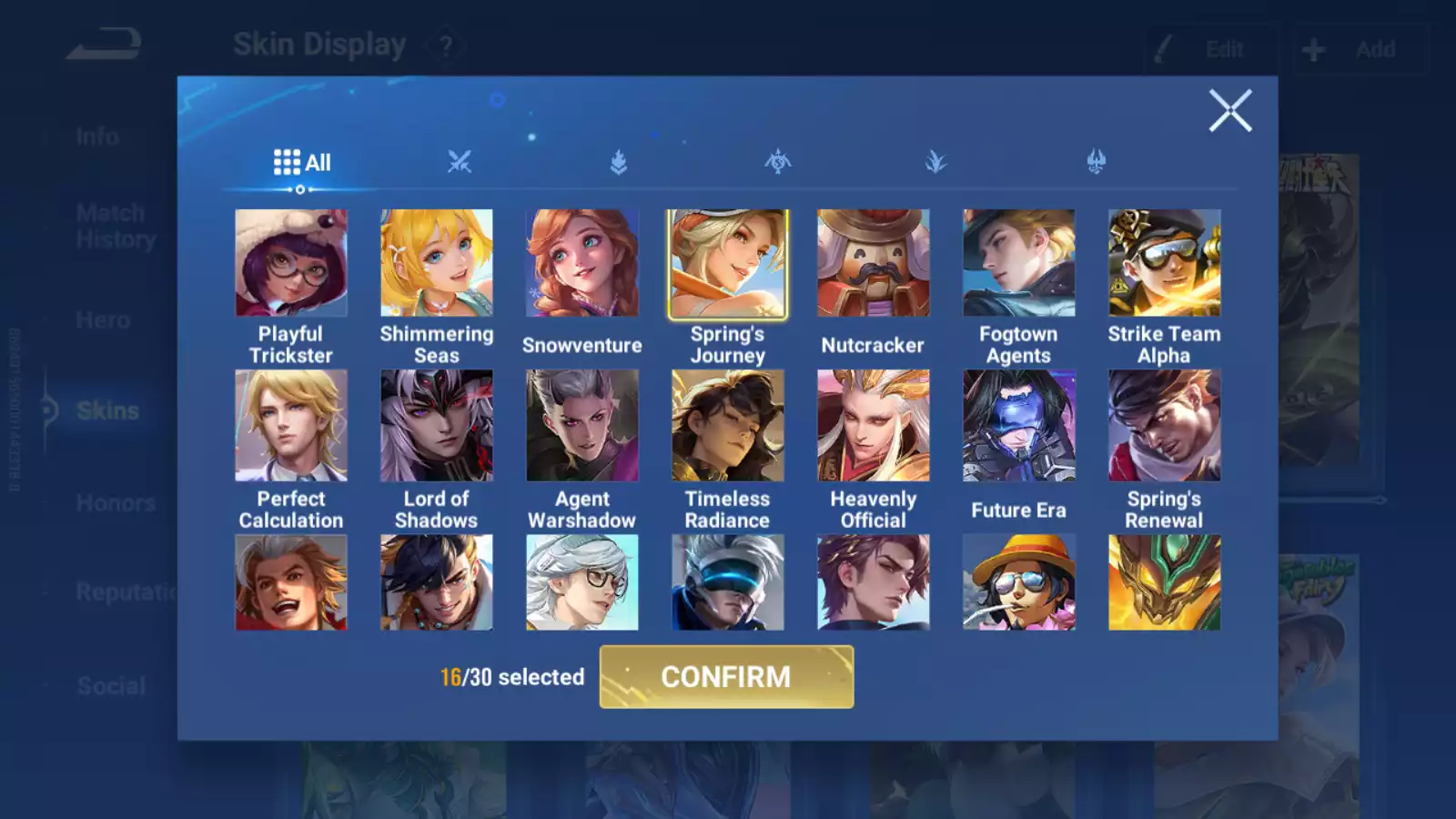
Task: Select the Lord of Shadows skin
Action: pos(437,425)
